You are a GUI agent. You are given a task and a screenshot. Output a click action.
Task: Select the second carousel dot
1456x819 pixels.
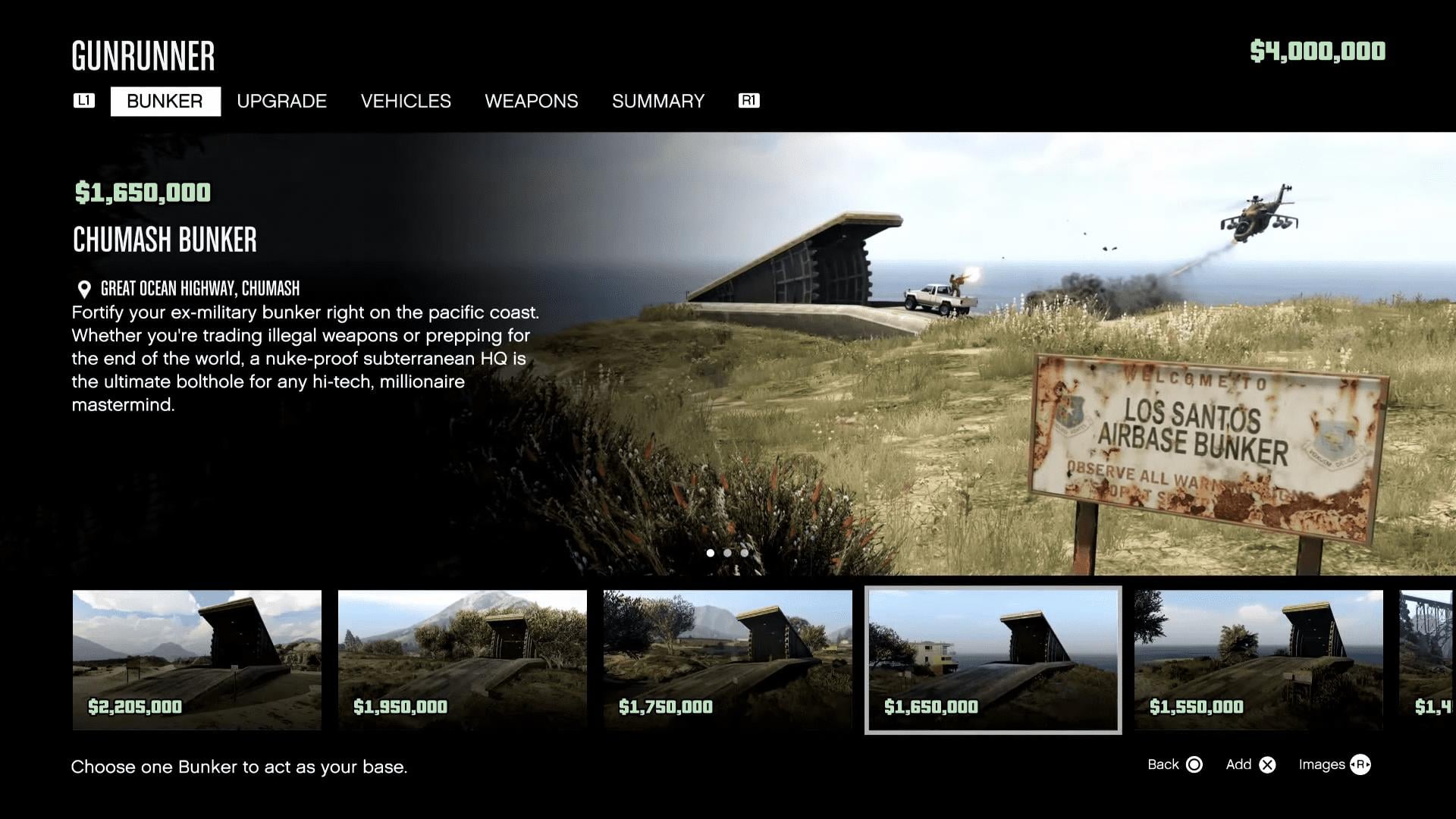coord(727,553)
